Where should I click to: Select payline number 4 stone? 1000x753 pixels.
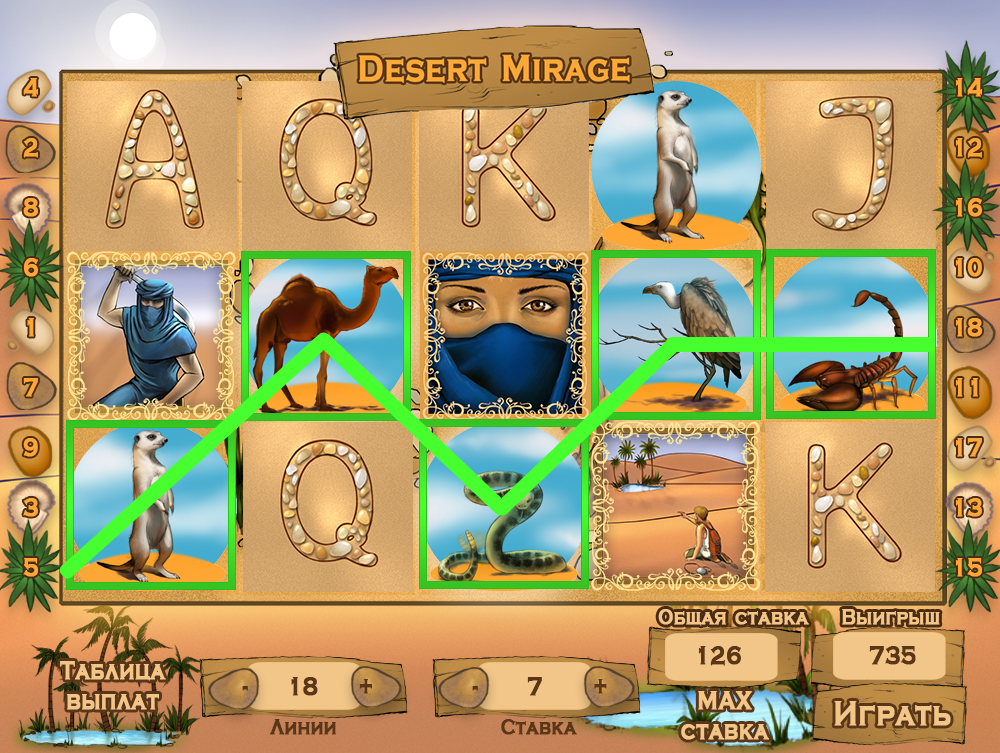point(31,89)
